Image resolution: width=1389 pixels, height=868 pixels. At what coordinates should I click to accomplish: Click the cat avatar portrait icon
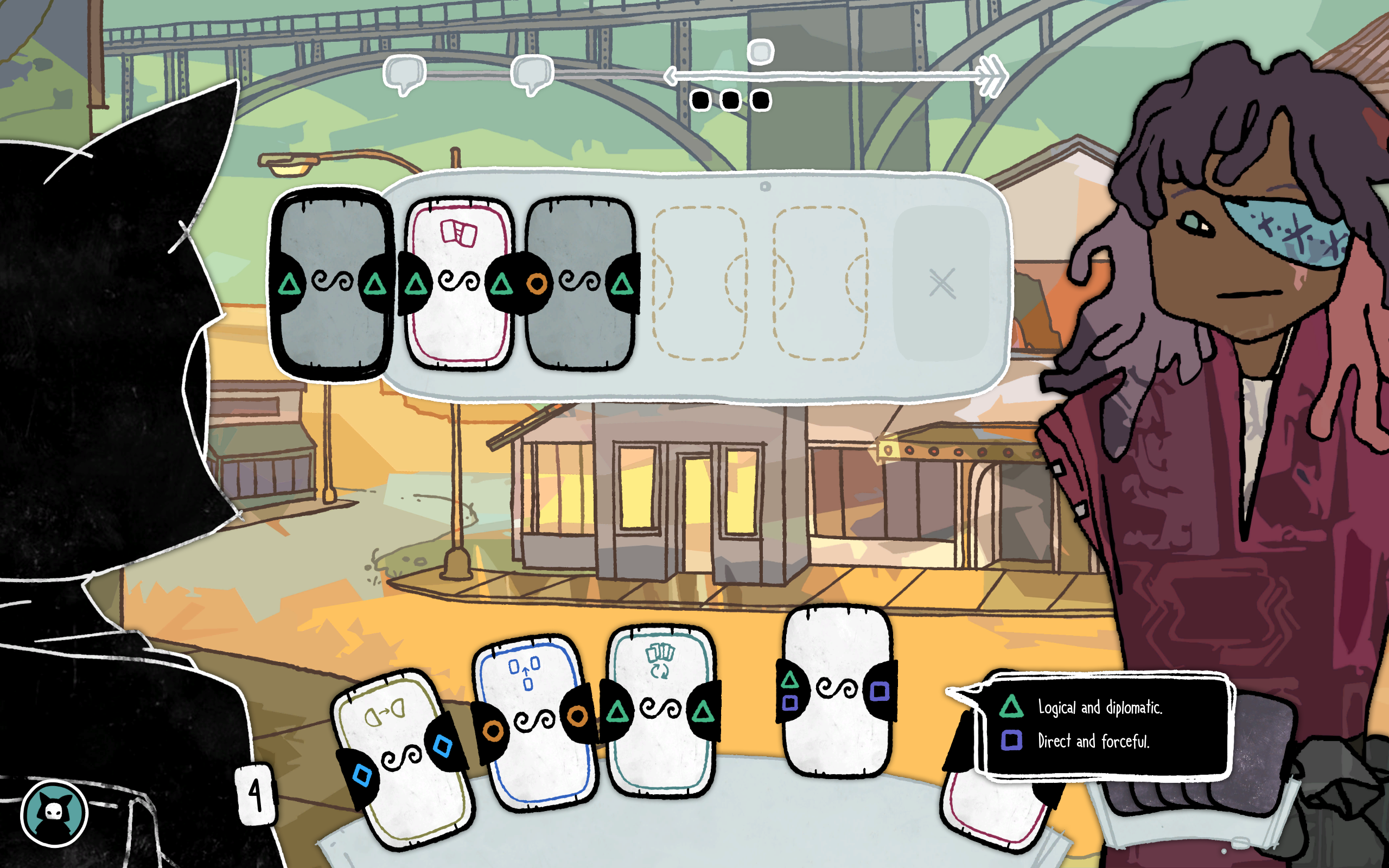tap(54, 813)
